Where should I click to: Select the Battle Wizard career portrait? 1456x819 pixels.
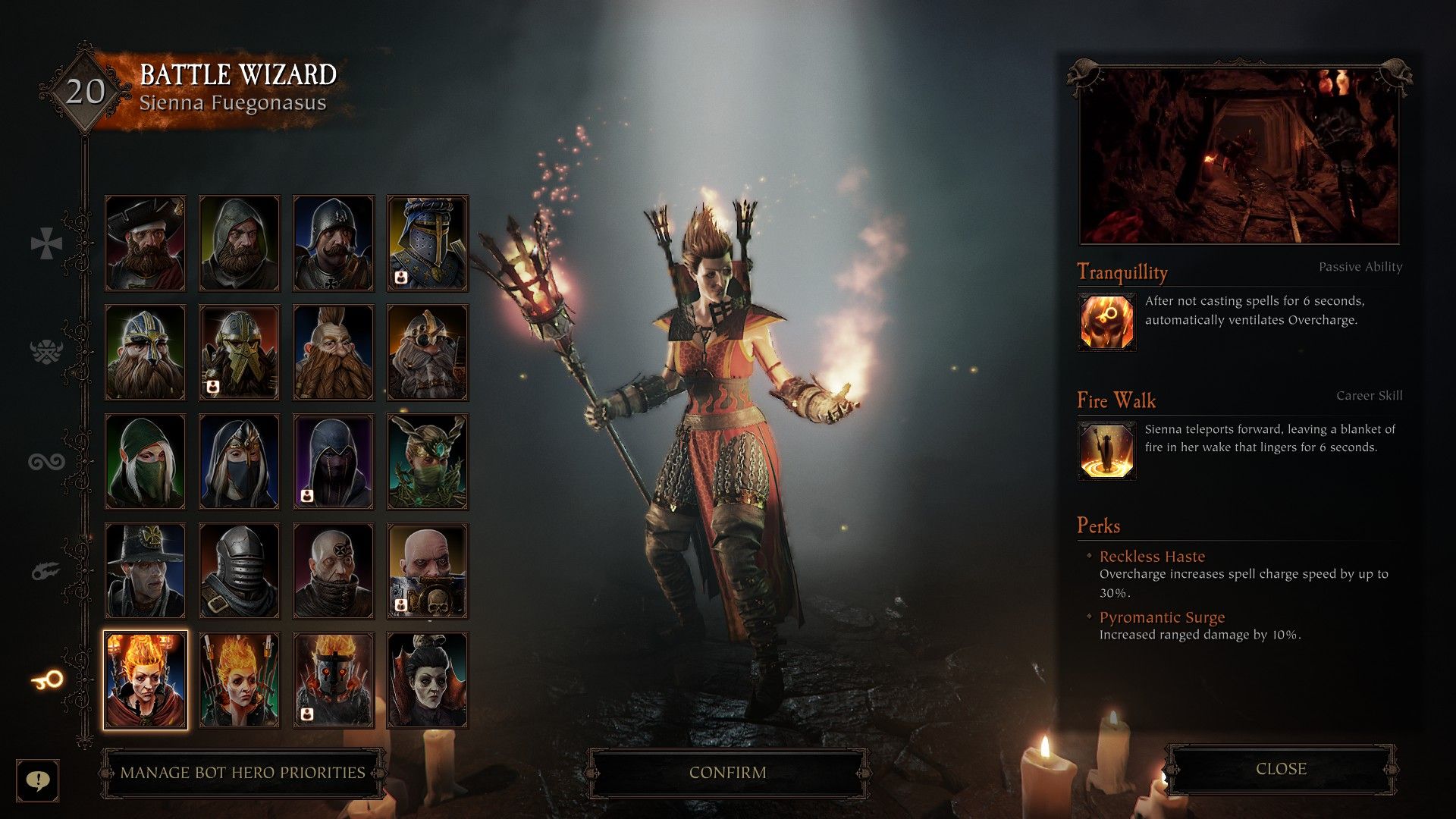[x=146, y=680]
